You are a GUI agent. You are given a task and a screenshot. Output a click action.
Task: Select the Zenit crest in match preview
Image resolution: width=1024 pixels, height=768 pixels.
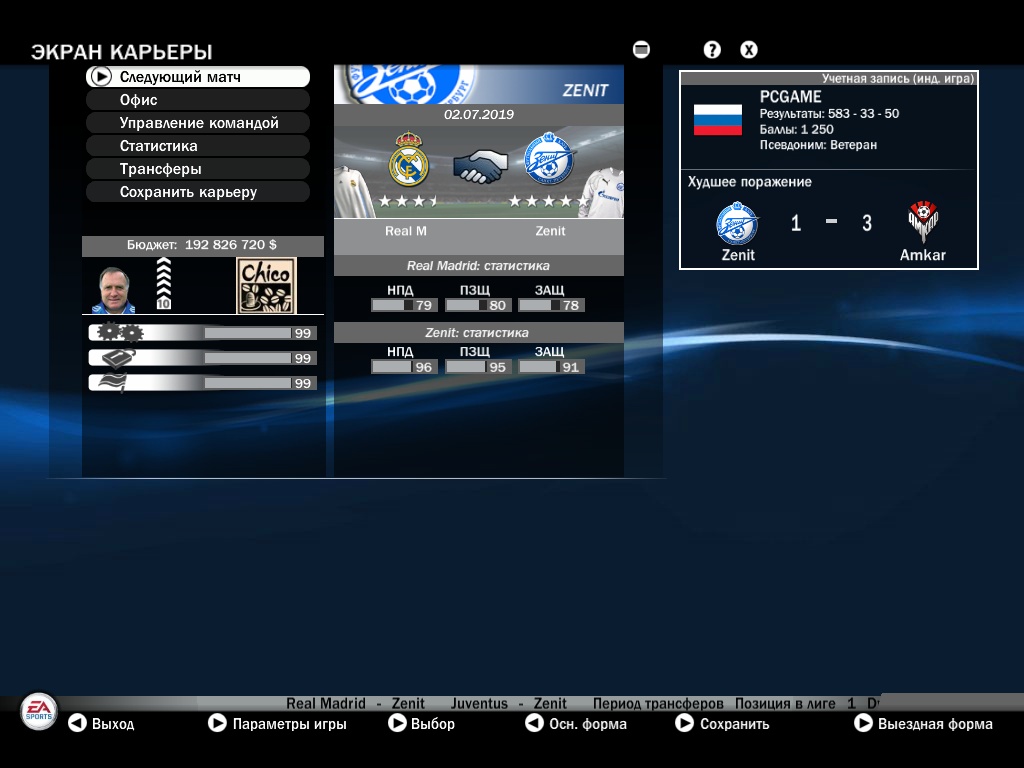546,161
